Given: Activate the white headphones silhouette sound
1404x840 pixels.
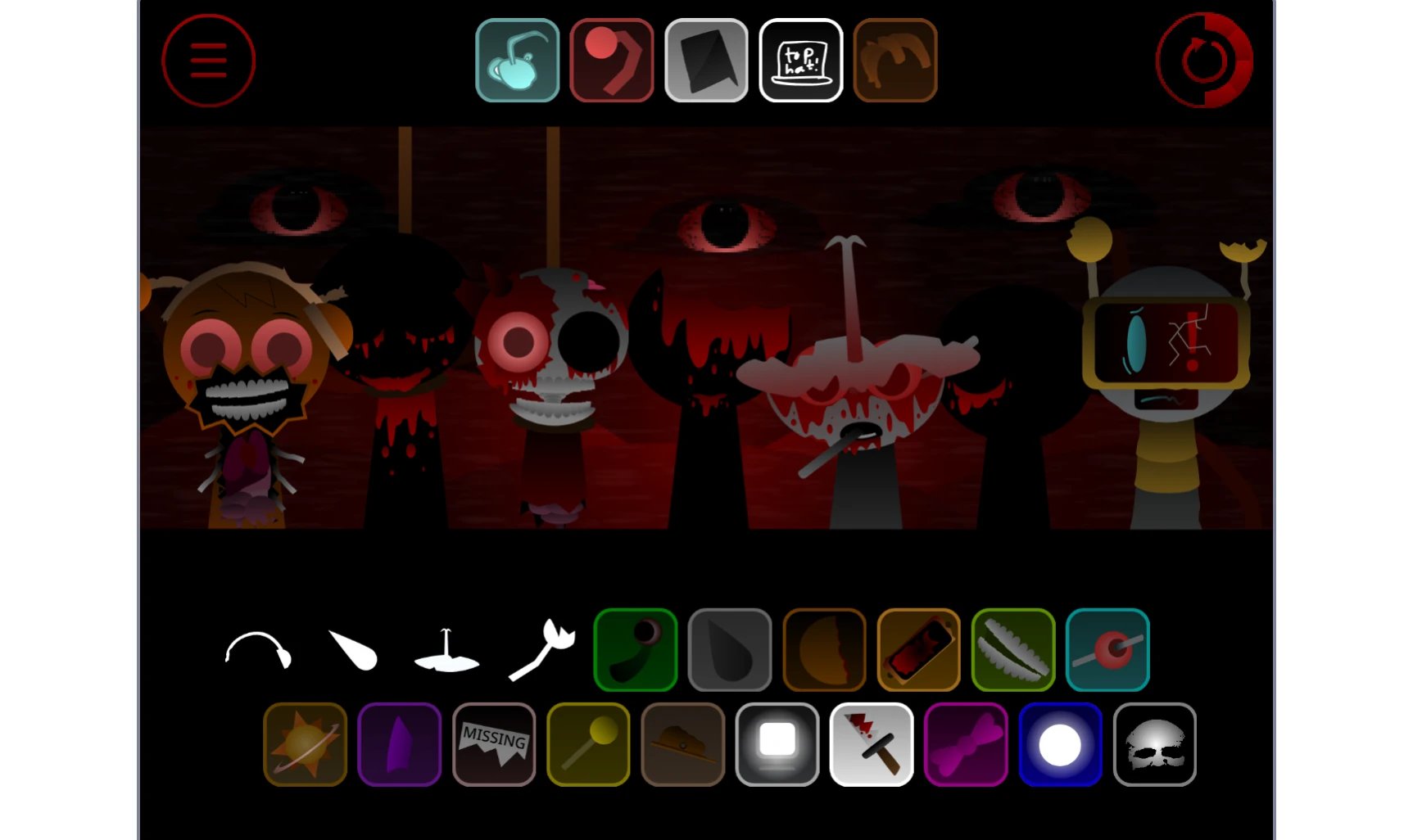Looking at the screenshot, I should [258, 651].
